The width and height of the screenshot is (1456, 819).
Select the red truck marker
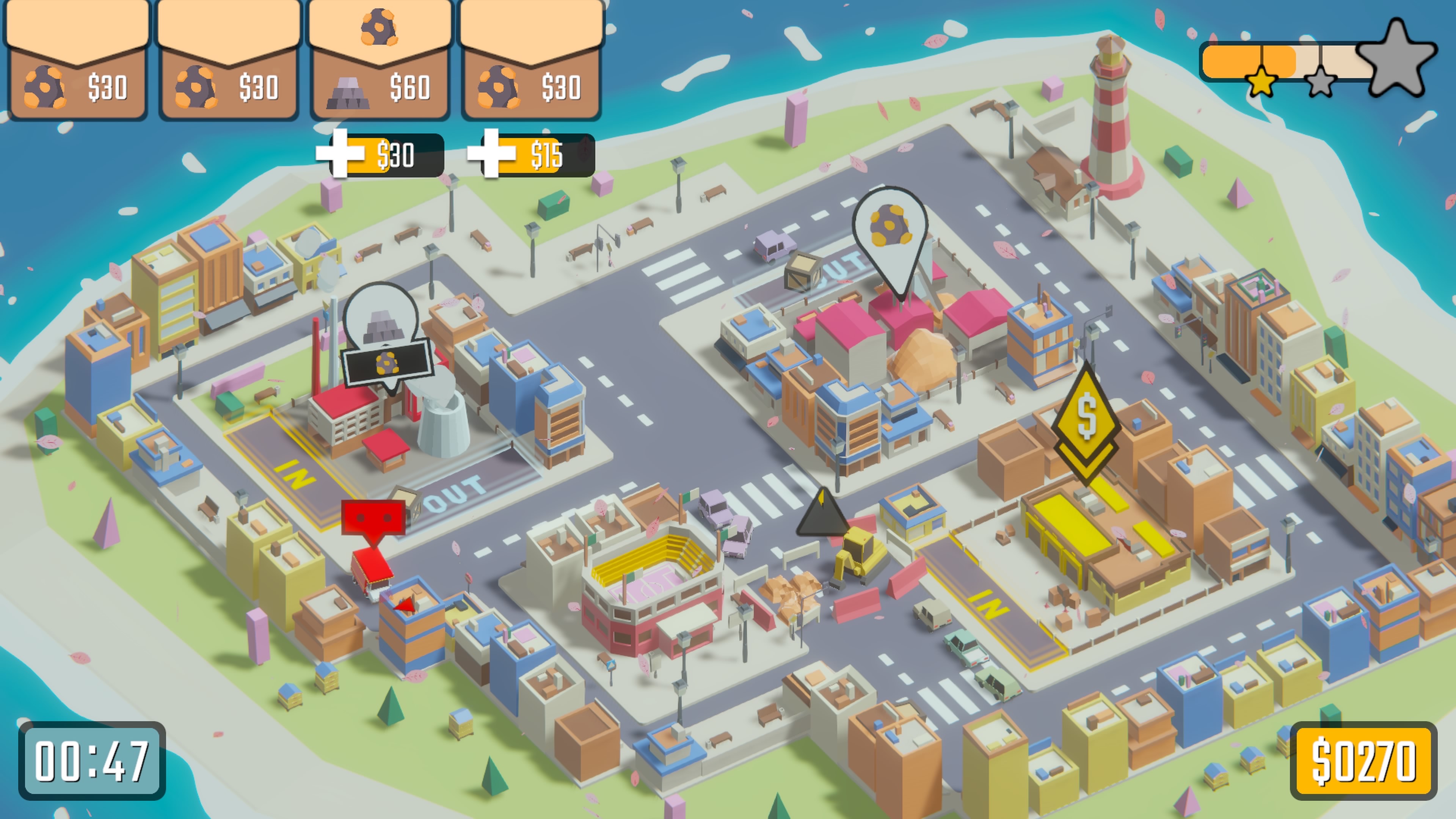coord(373,517)
